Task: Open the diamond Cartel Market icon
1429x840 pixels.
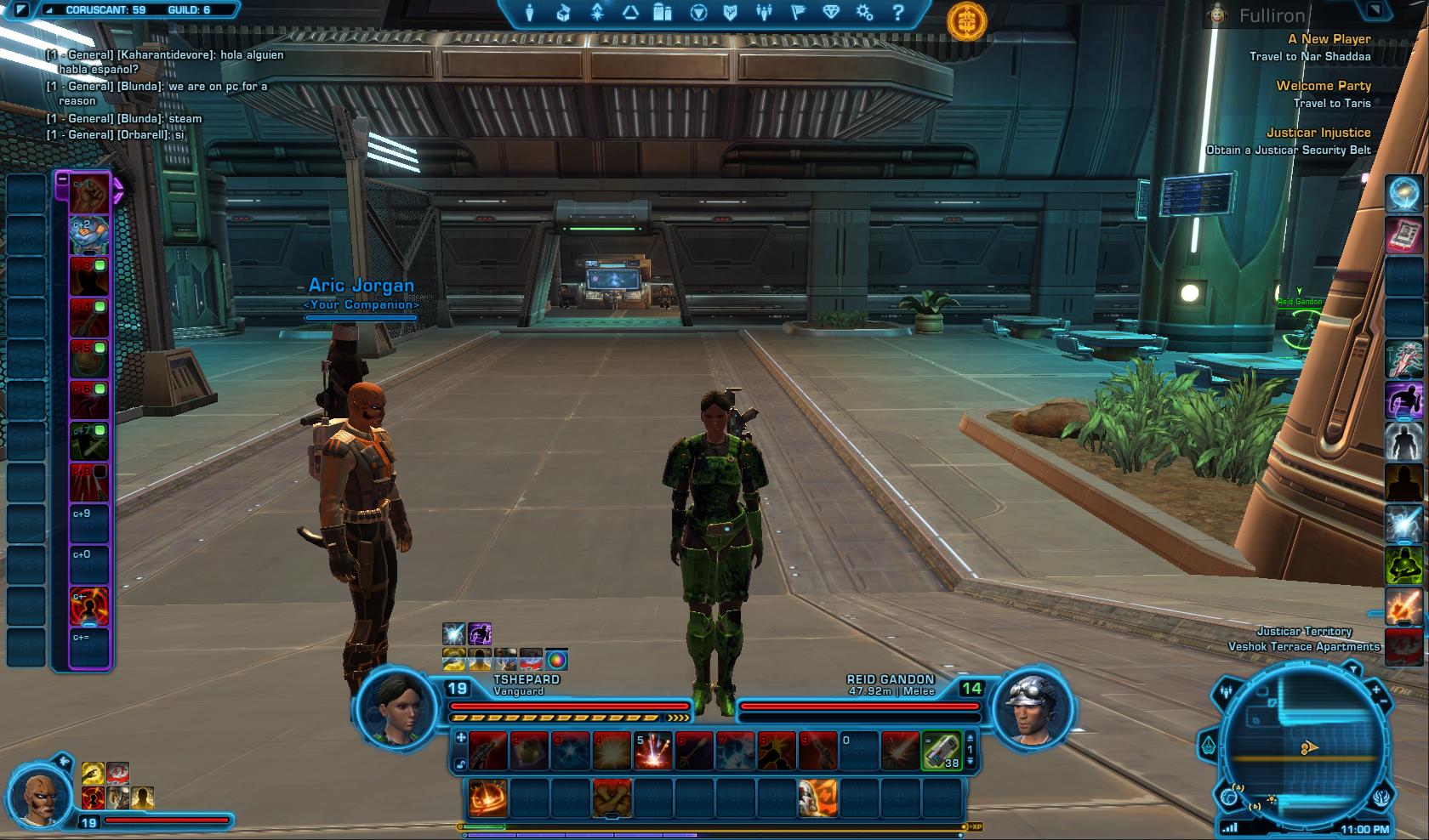Action: pyautogui.click(x=831, y=13)
